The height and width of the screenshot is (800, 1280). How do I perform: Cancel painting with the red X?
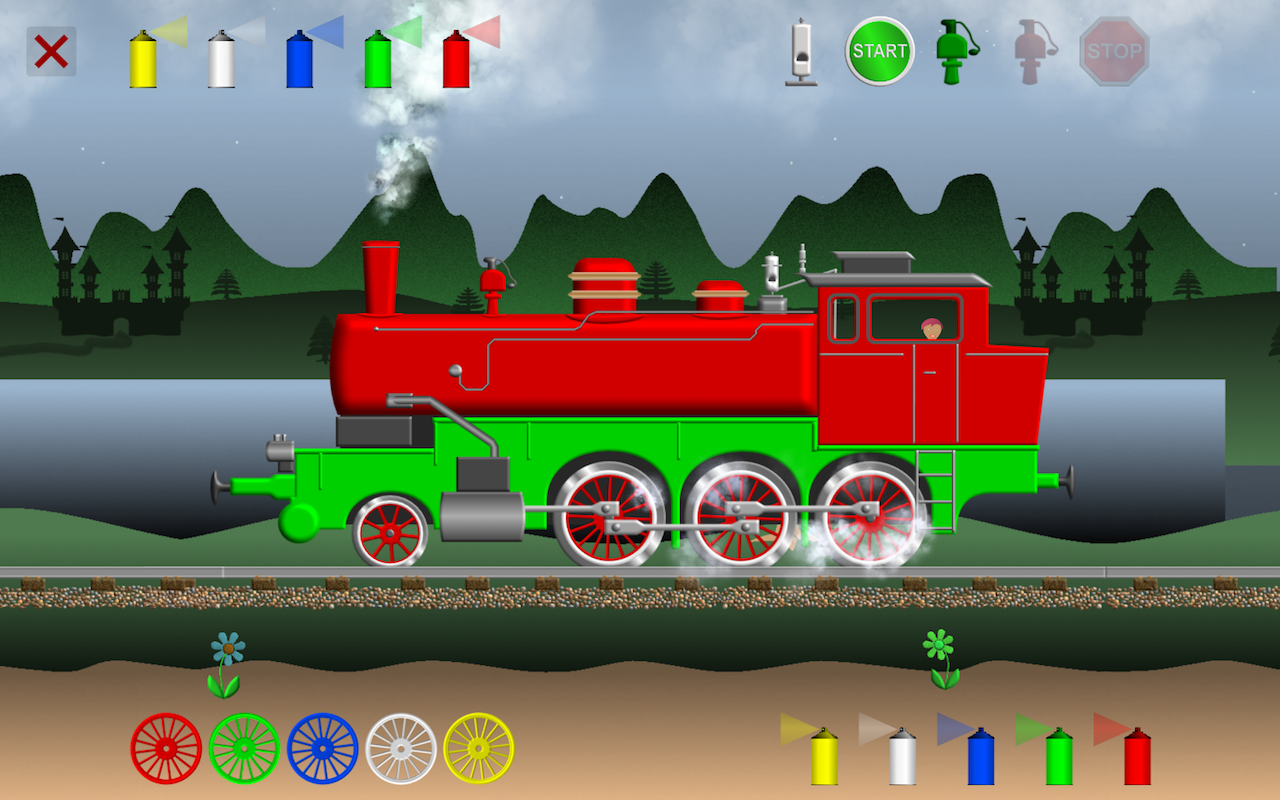[x=52, y=52]
